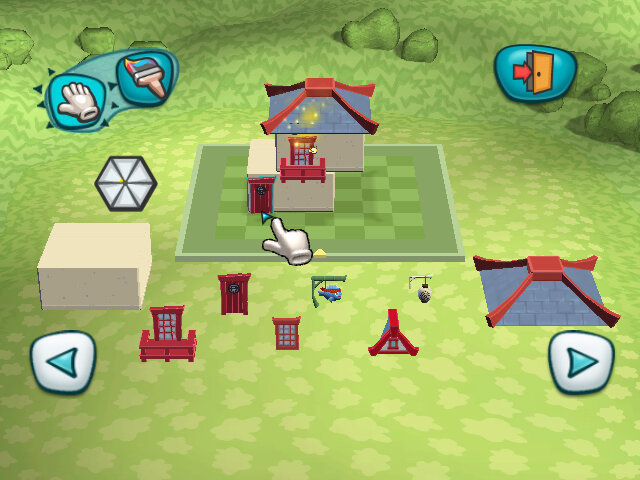Select the red triangular roof gable piece

point(392,335)
